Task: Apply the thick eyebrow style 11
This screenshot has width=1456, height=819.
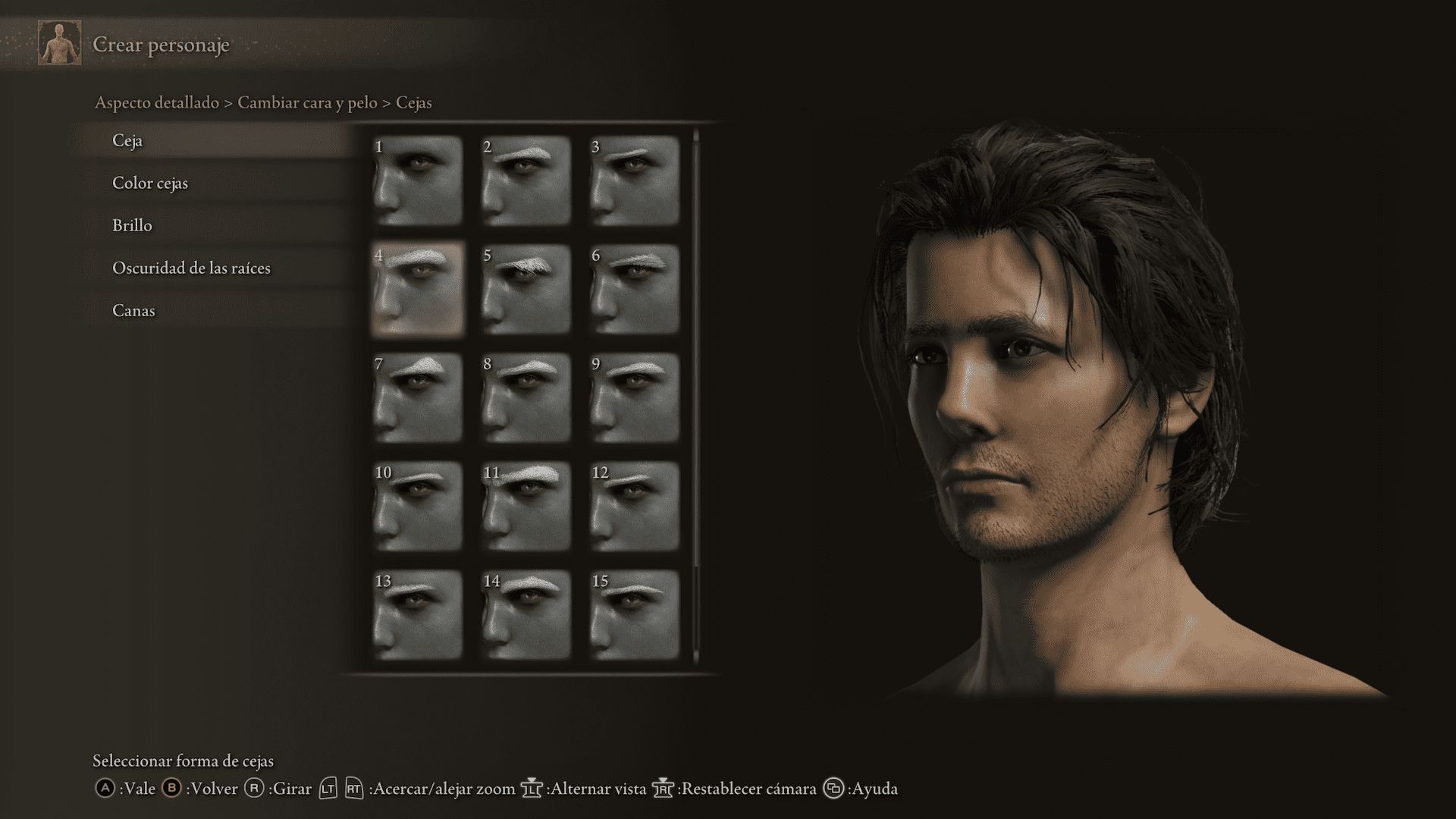Action: pyautogui.click(x=526, y=506)
